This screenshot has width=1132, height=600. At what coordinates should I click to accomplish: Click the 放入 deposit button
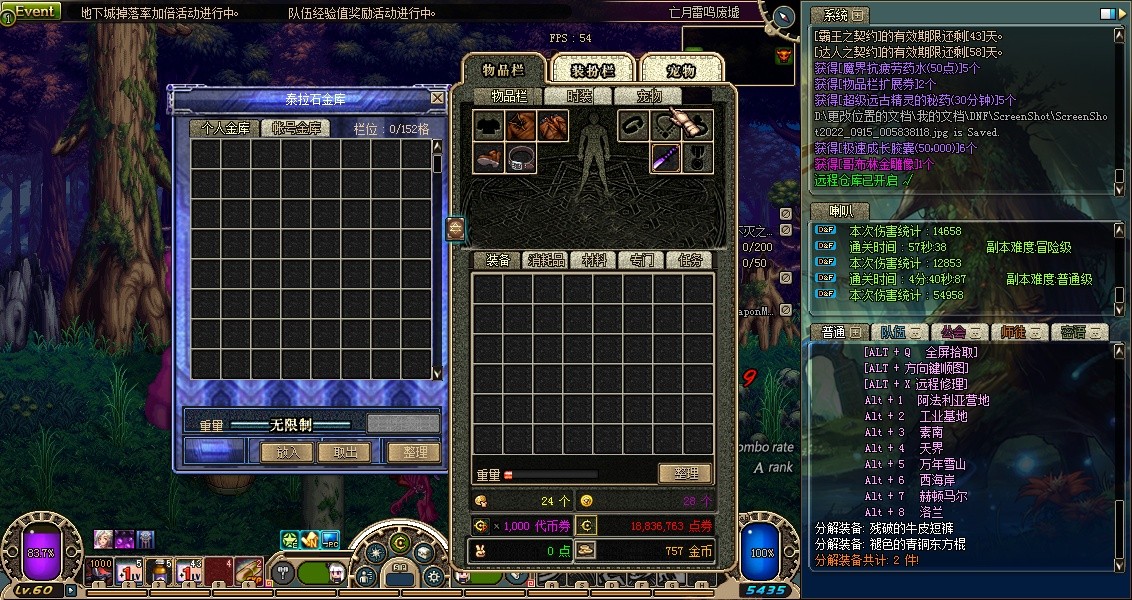(x=287, y=452)
